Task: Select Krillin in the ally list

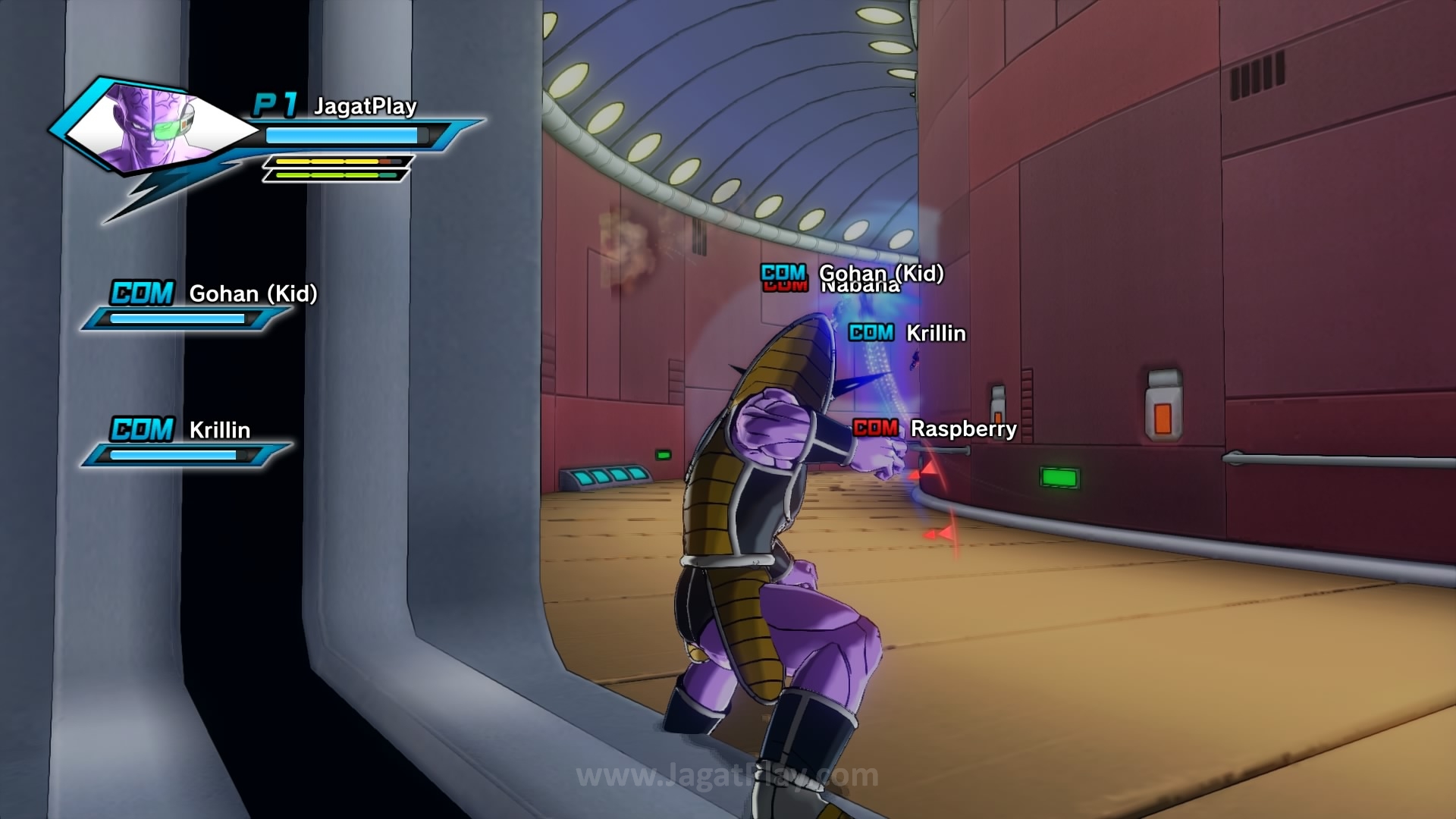Action: click(219, 430)
